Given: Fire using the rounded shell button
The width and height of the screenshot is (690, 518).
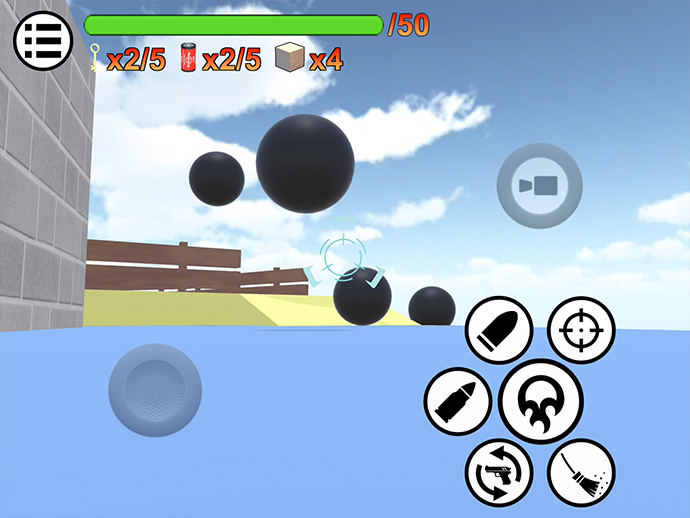Looking at the screenshot, I should pos(499,330).
